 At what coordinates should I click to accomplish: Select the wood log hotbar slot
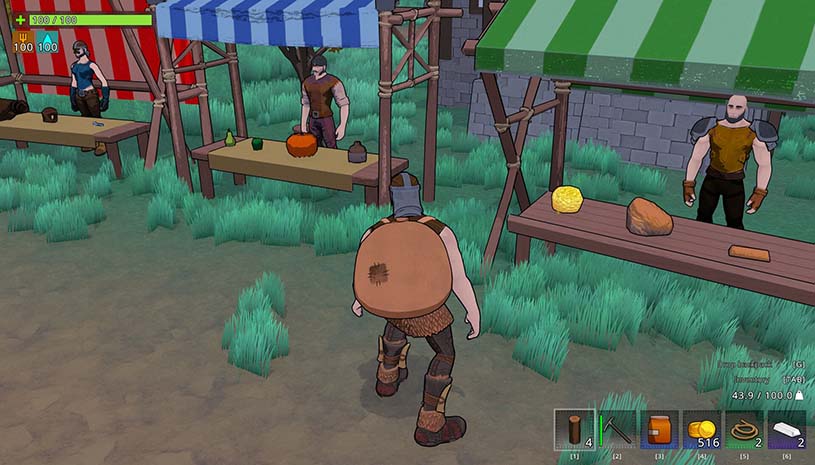(575, 429)
